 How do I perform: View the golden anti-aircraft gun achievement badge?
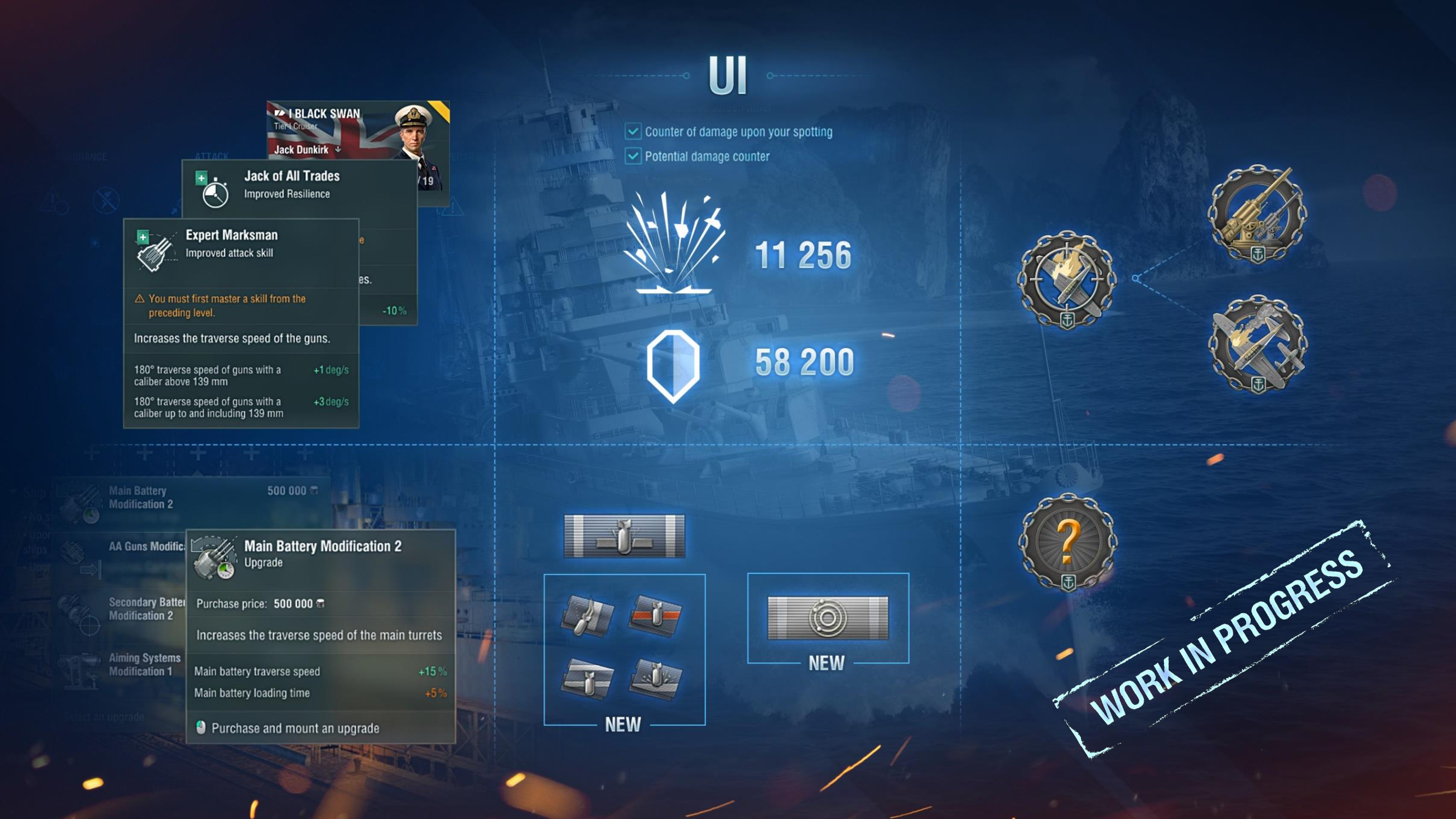point(1257,213)
